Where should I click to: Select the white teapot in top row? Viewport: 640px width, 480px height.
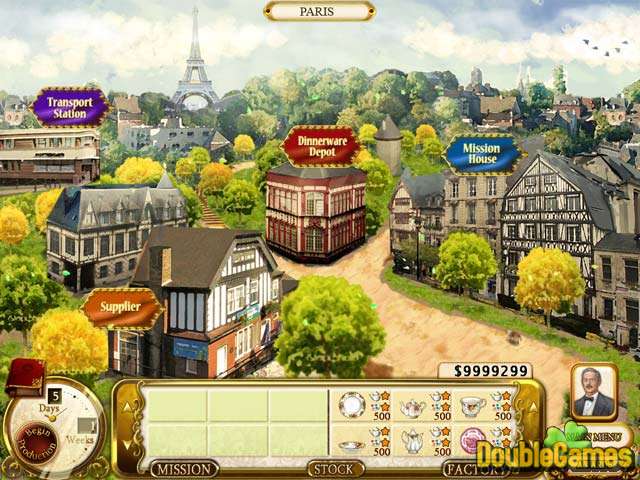(x=412, y=406)
